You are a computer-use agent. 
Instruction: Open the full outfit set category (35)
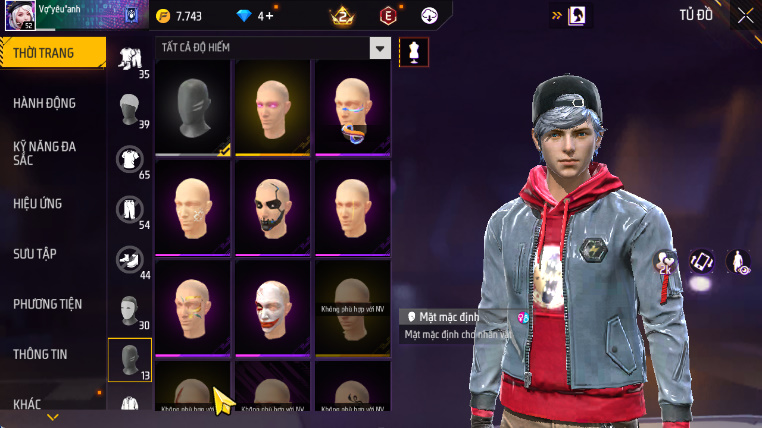130,62
